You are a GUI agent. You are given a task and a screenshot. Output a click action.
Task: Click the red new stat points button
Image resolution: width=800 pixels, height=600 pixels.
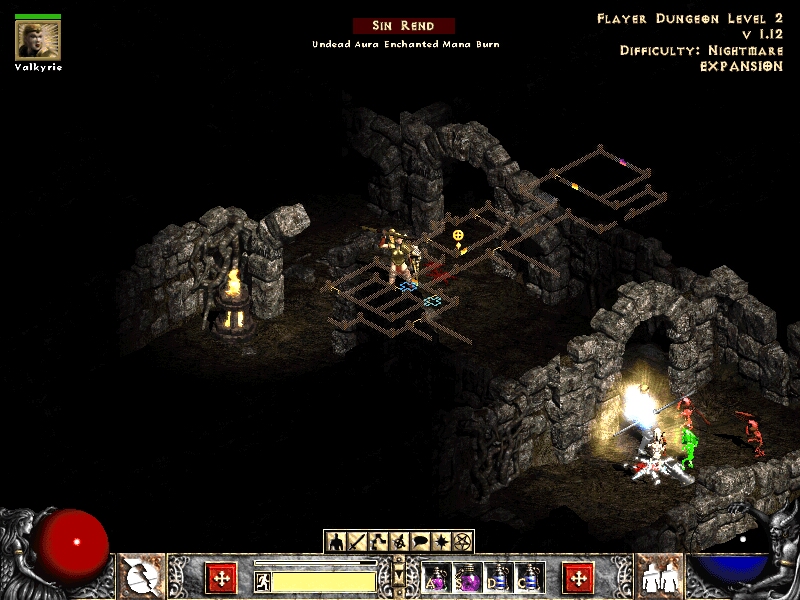[x=222, y=578]
